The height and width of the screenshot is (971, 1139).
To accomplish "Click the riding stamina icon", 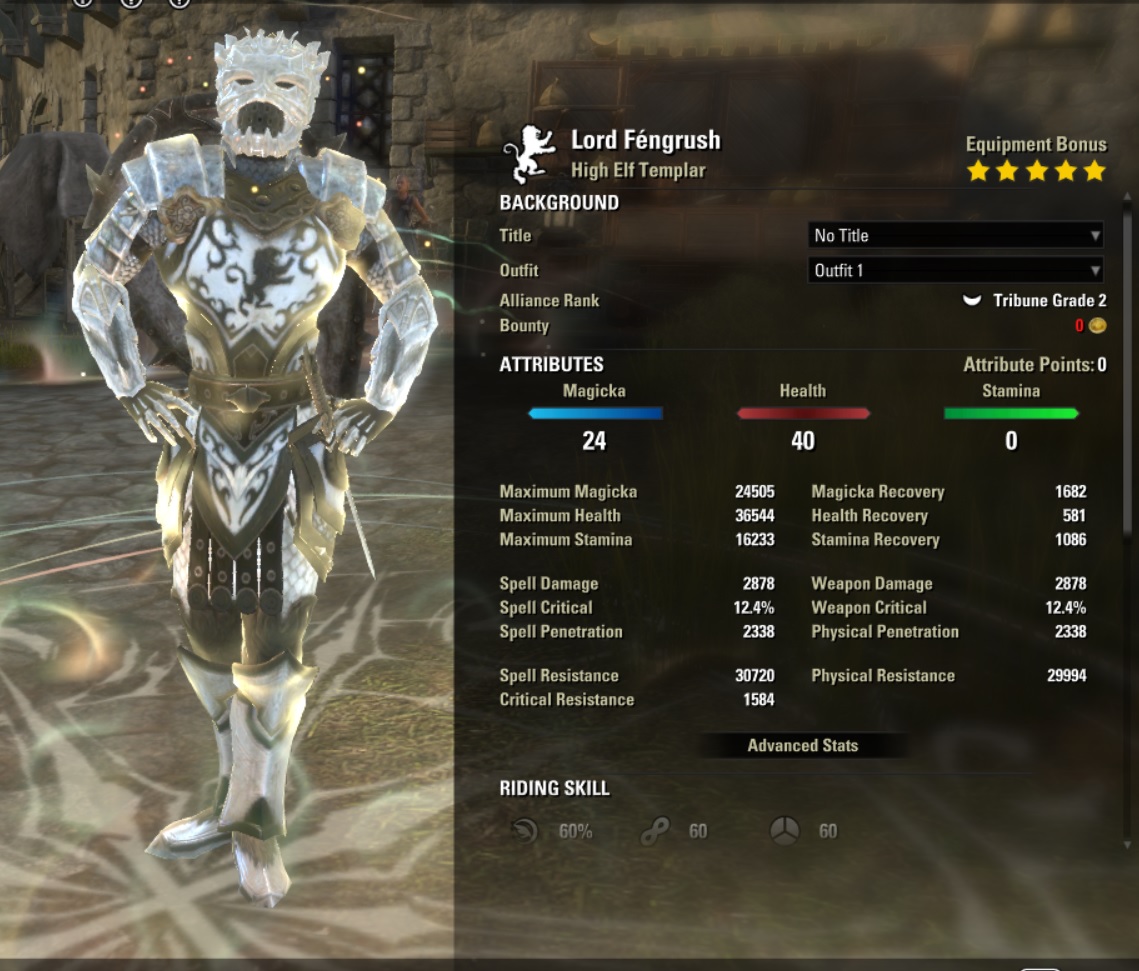I will pyautogui.click(x=656, y=831).
